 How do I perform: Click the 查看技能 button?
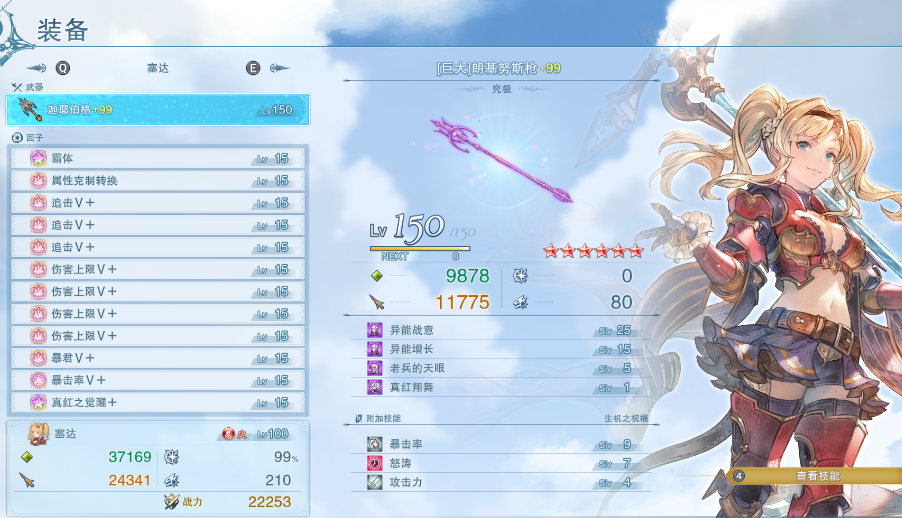click(x=817, y=476)
